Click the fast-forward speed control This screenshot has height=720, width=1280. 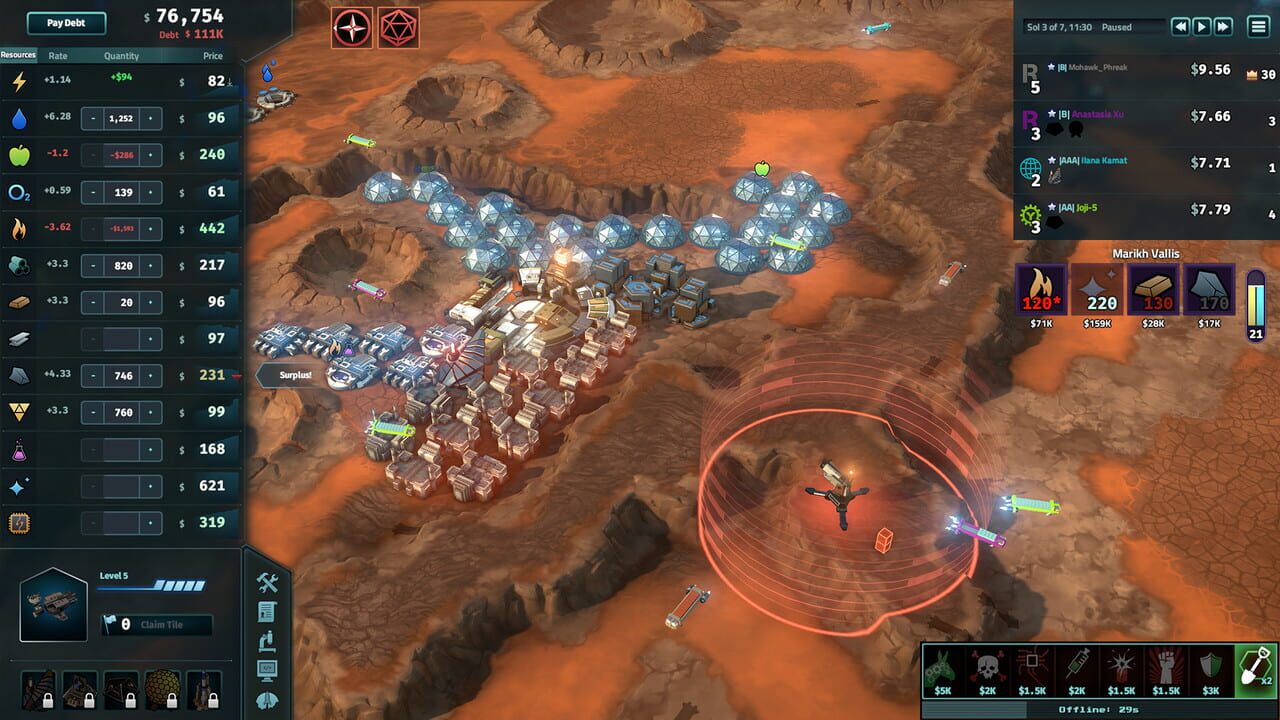[1221, 26]
